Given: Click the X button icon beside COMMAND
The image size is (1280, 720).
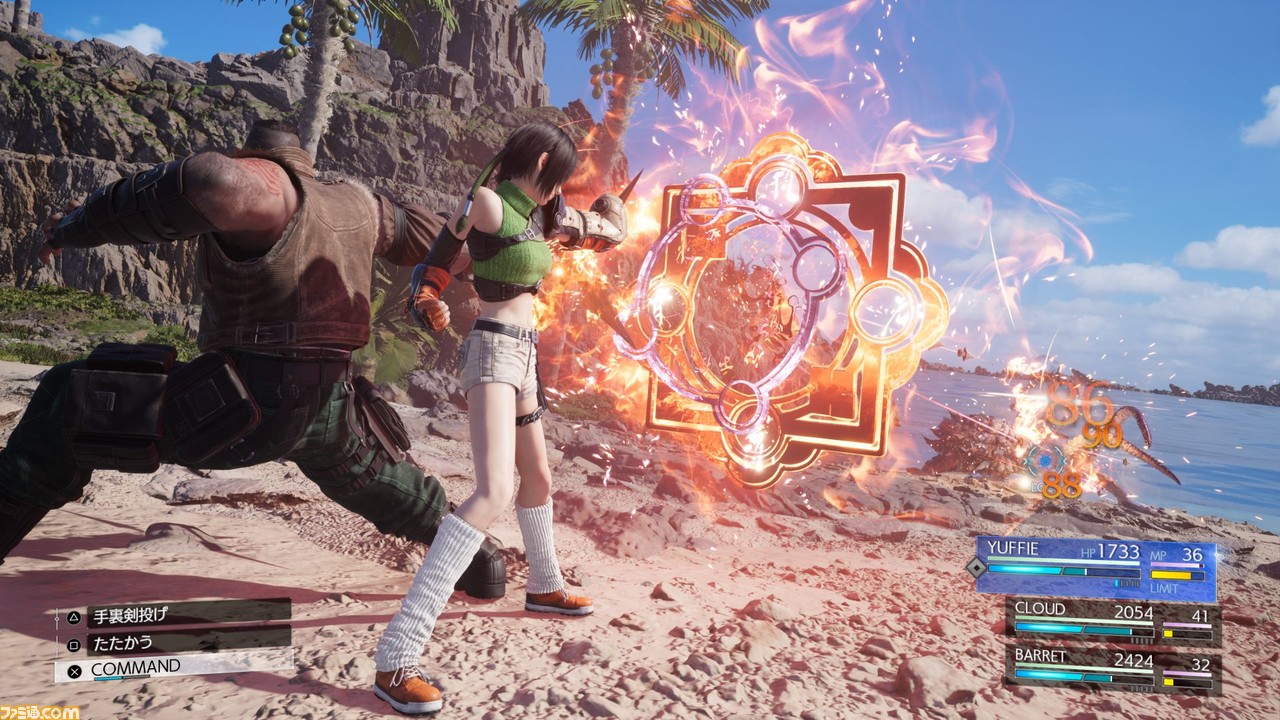Looking at the screenshot, I should click(74, 670).
